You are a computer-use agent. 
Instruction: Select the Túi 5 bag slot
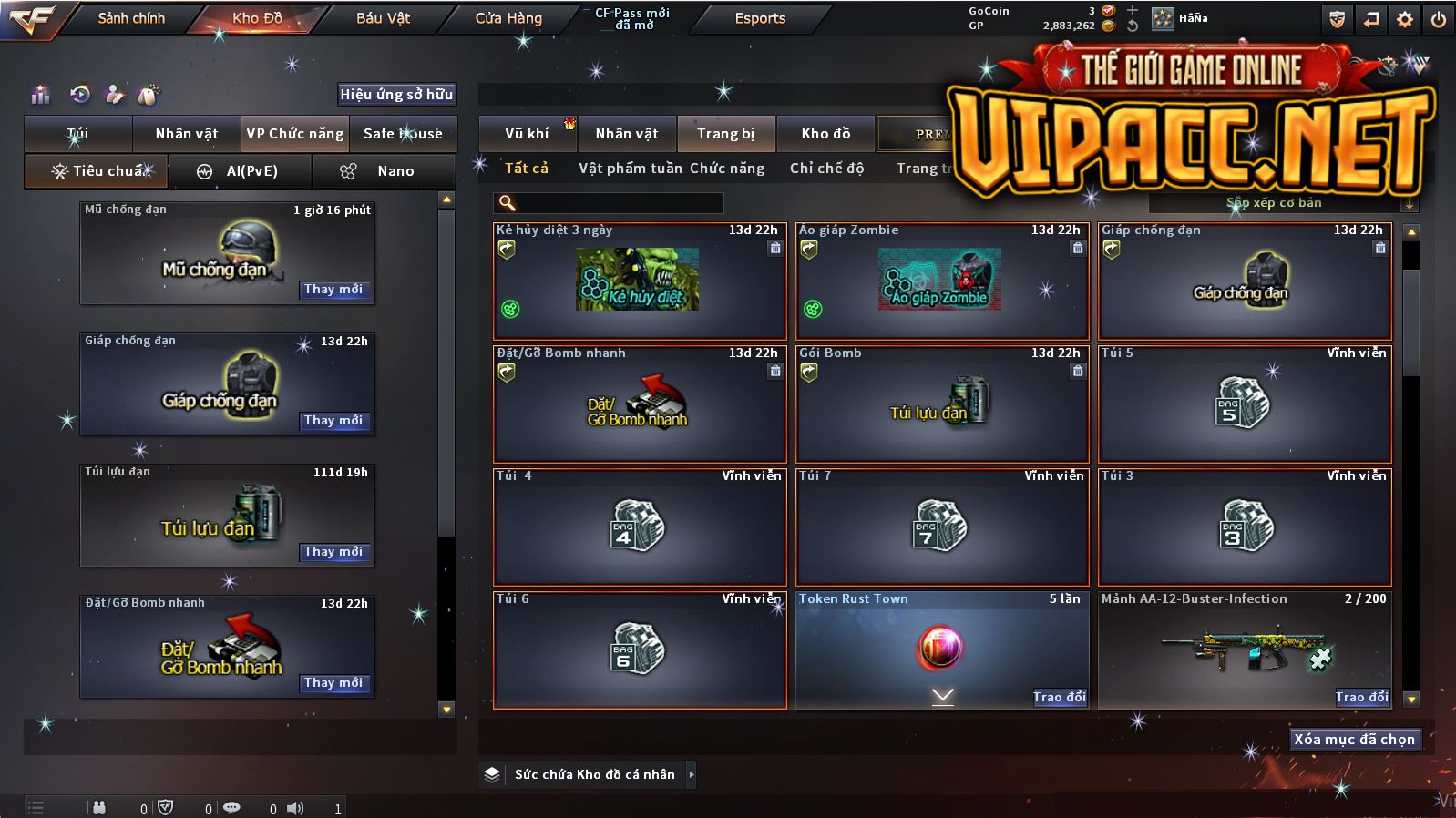(1245, 404)
